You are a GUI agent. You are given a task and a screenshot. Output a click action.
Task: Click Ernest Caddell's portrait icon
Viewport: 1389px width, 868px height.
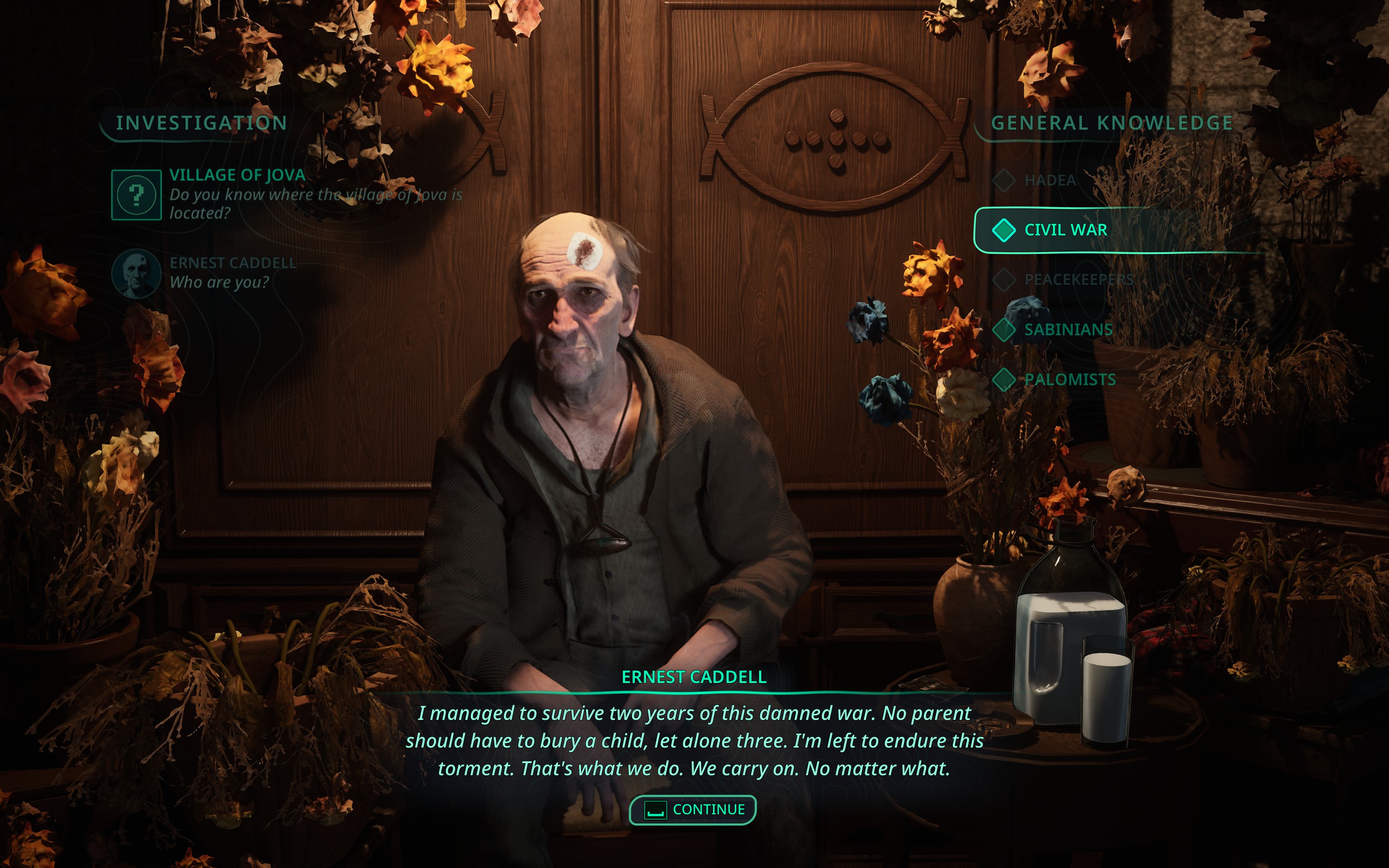[x=136, y=273]
